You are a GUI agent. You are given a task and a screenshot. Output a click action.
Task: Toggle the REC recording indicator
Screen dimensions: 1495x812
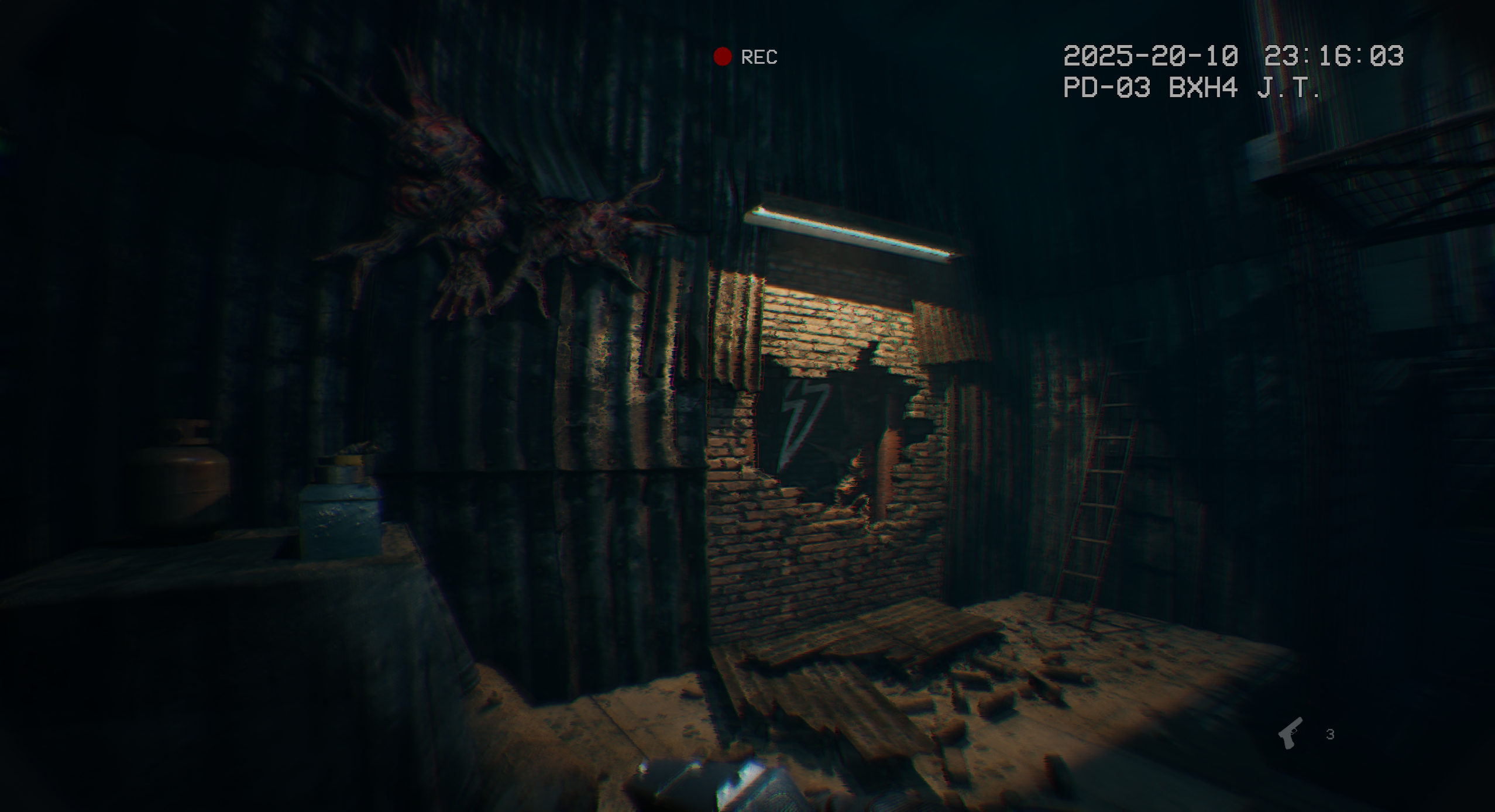coord(722,56)
